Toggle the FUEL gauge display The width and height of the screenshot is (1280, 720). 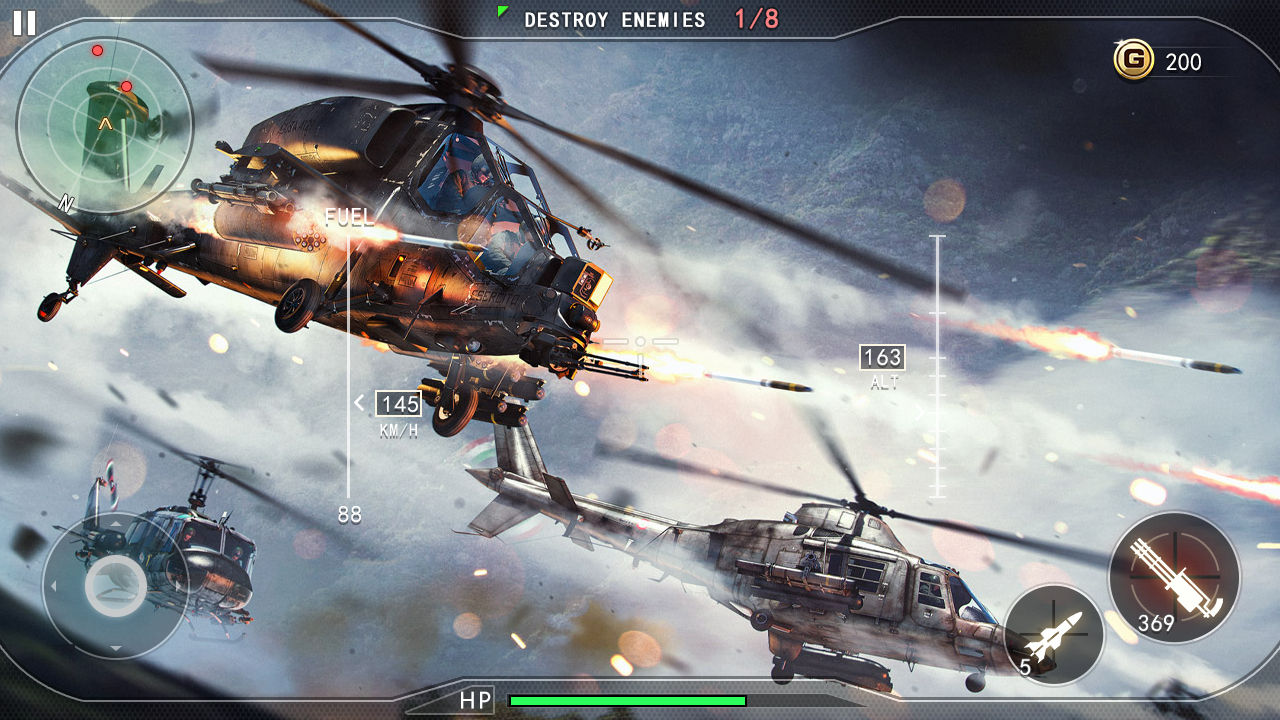348,214
